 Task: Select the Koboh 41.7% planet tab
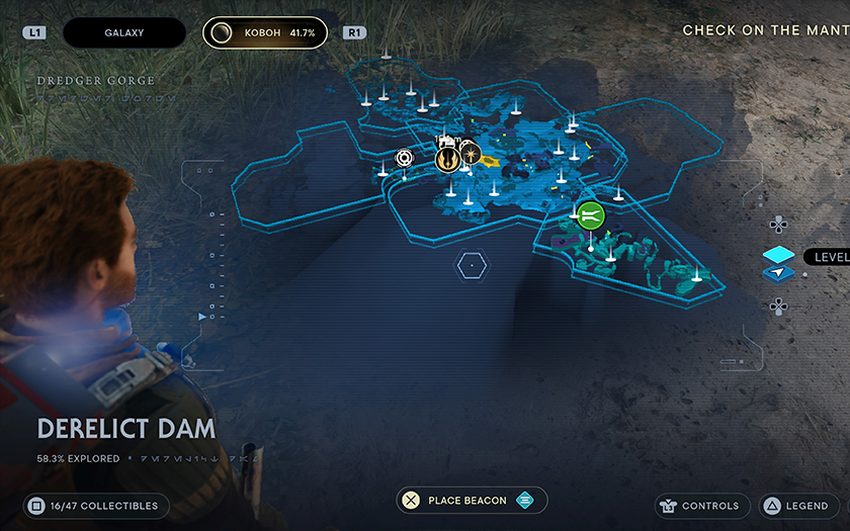(x=265, y=32)
